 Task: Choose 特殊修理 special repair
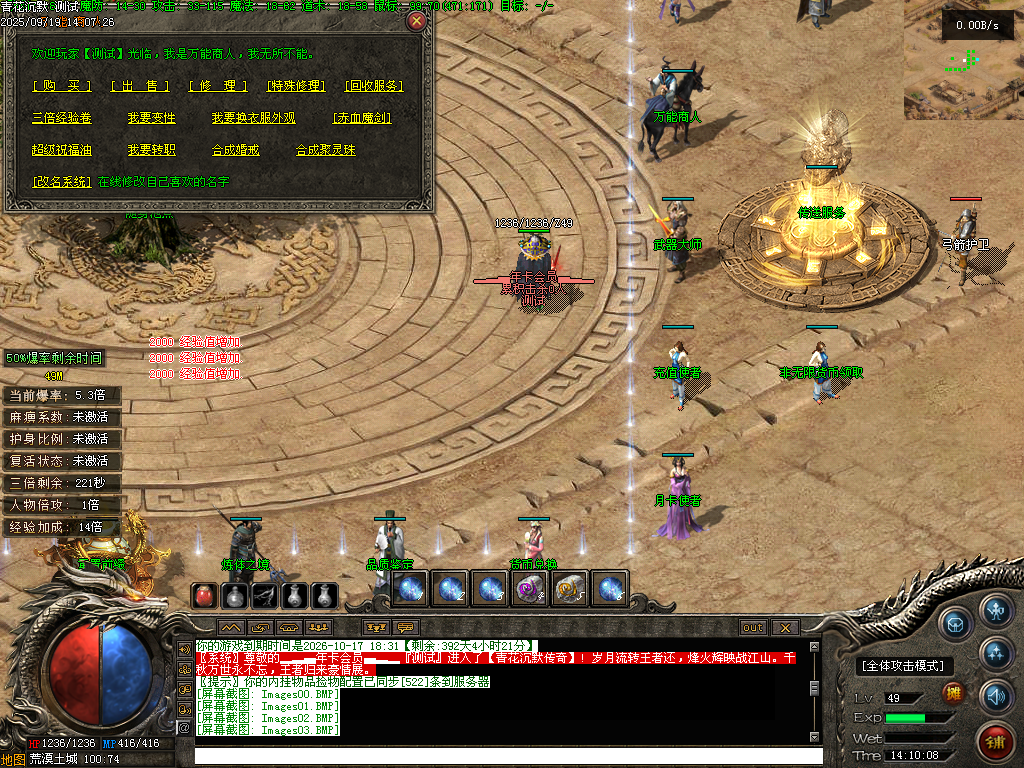point(296,86)
